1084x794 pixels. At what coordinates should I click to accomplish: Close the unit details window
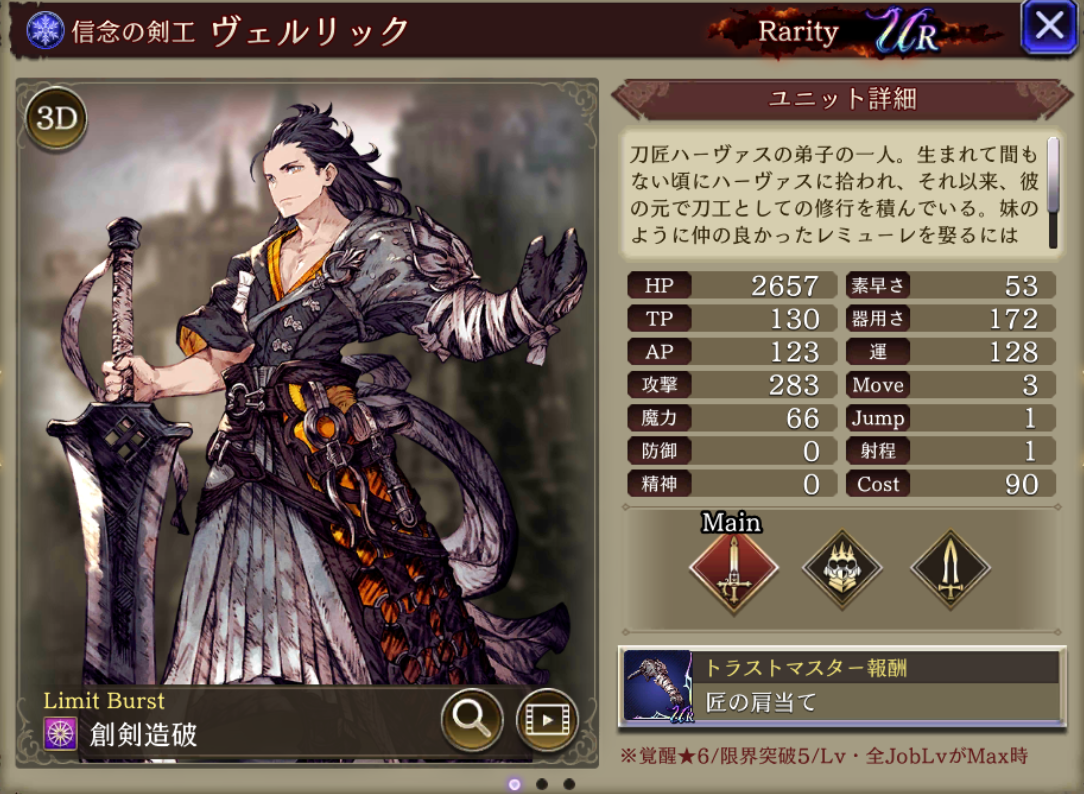click(x=1048, y=26)
